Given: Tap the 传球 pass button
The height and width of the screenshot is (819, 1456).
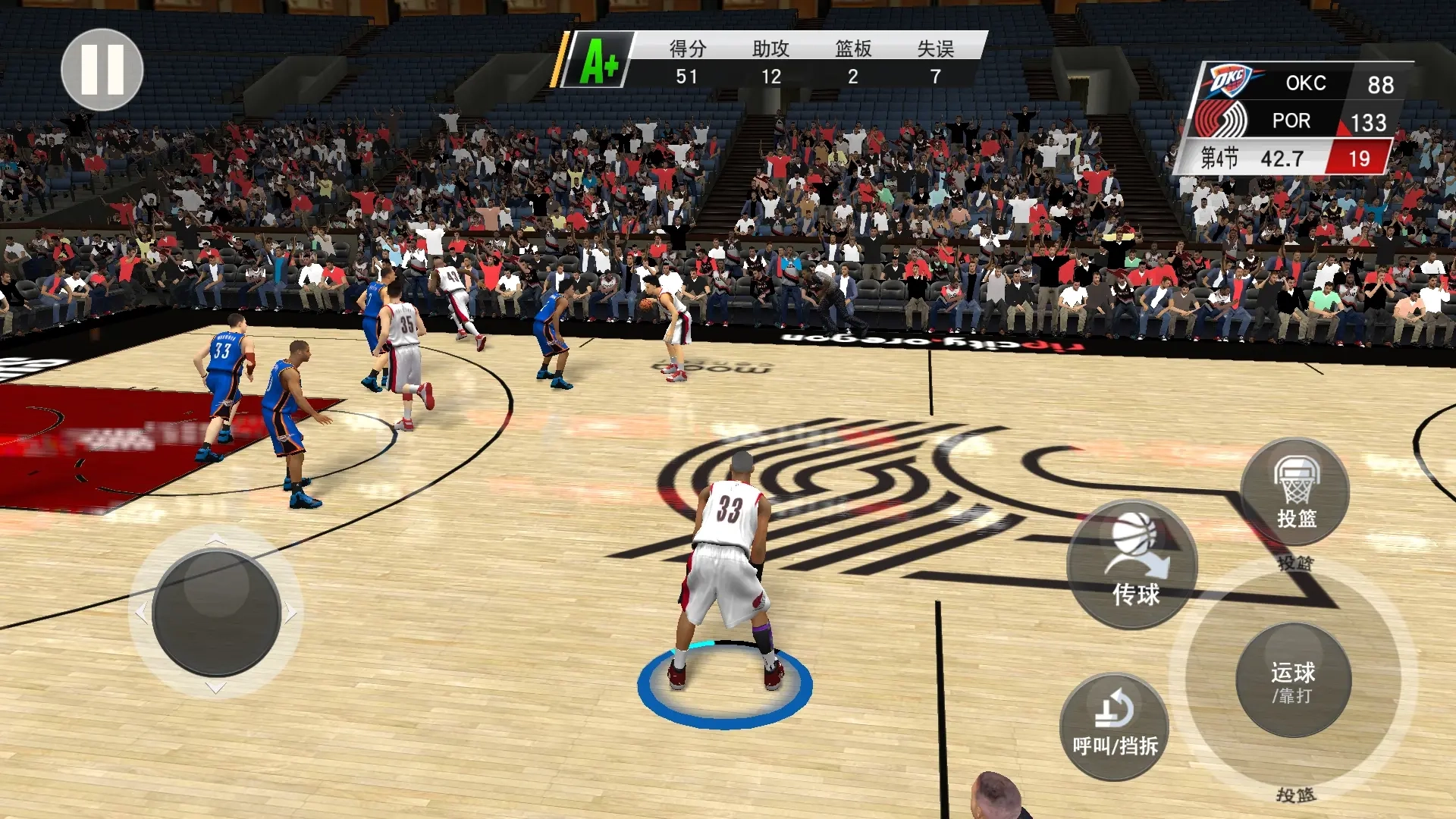Looking at the screenshot, I should pyautogui.click(x=1132, y=564).
